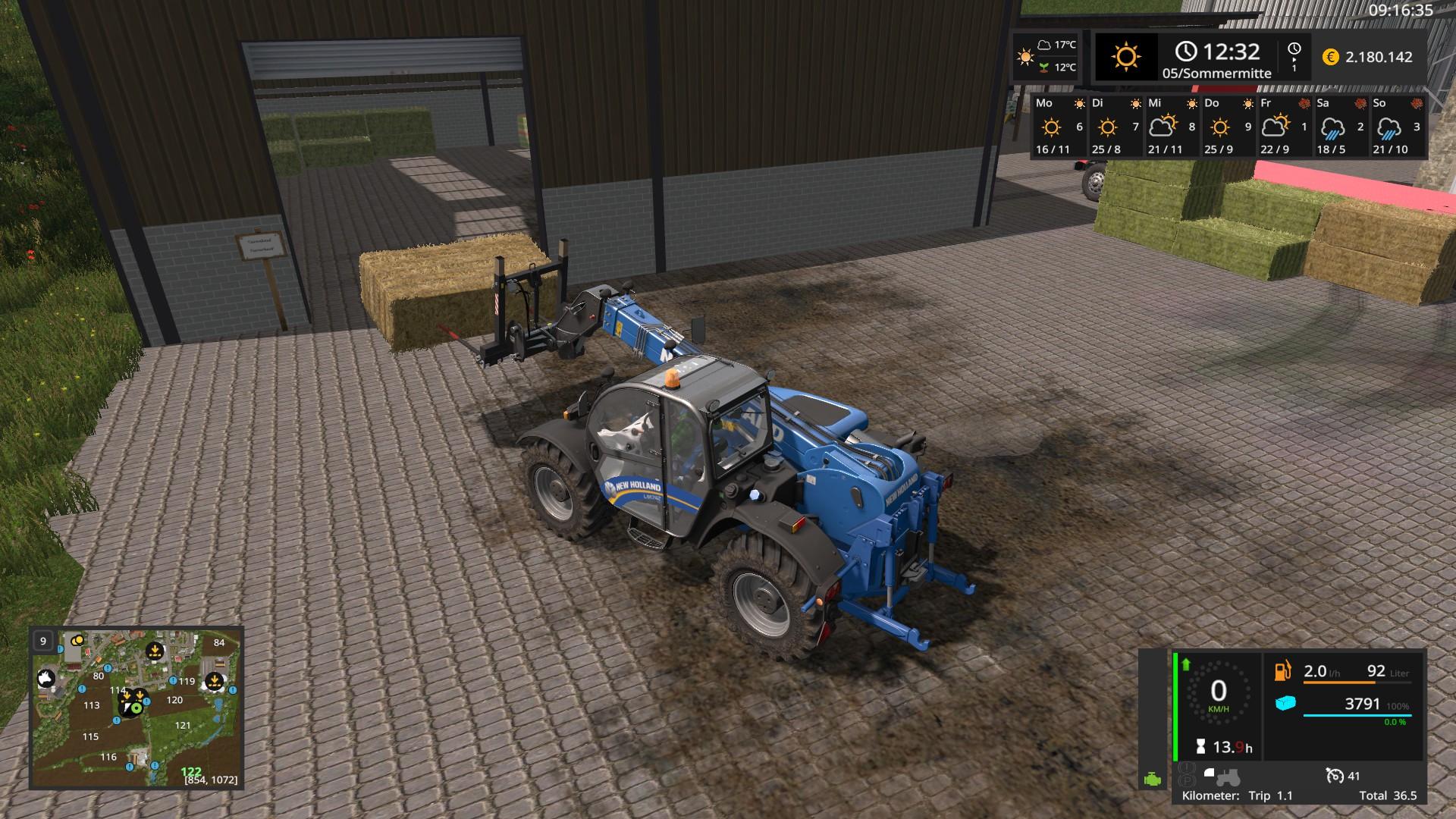Click the hourglass operating-hours icon
The image size is (1456, 819).
pos(1201,747)
